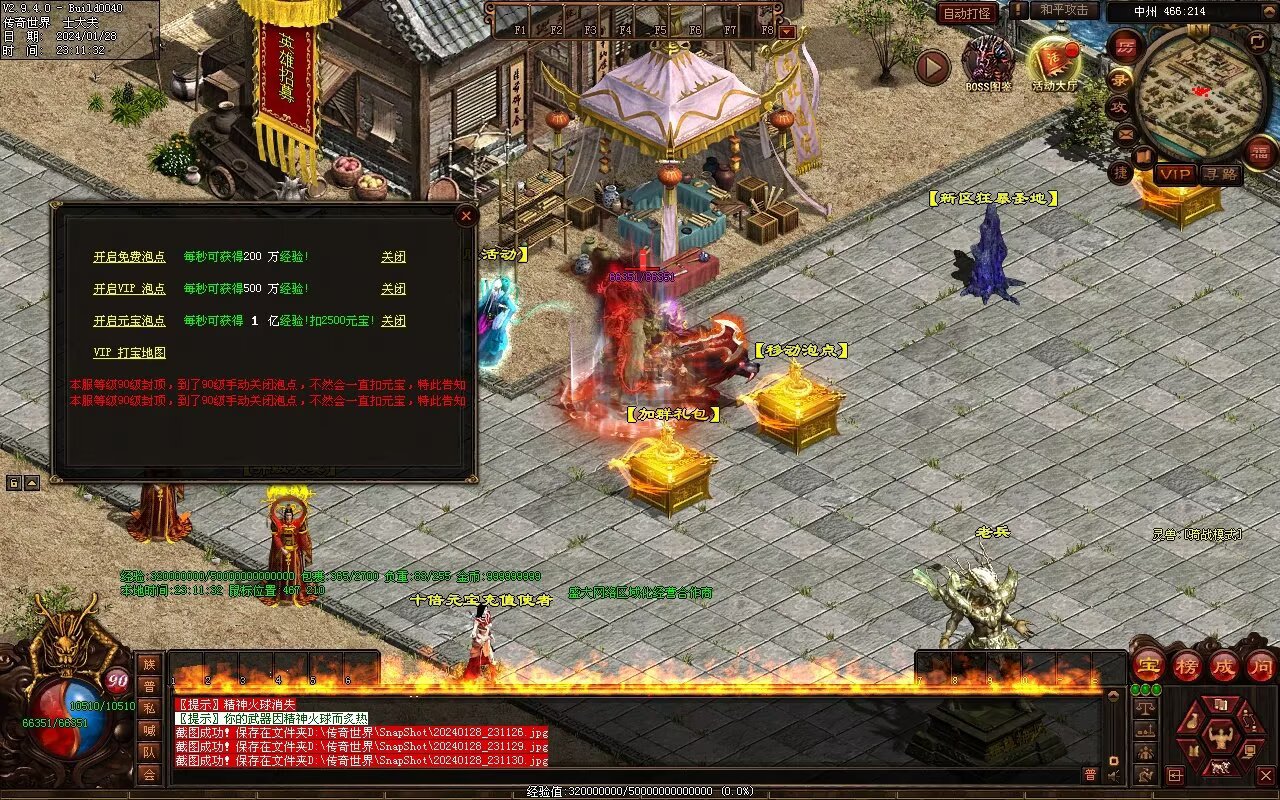This screenshot has width=1280, height=800.
Task: Open the character figure hexagon button
Action: point(1219,738)
